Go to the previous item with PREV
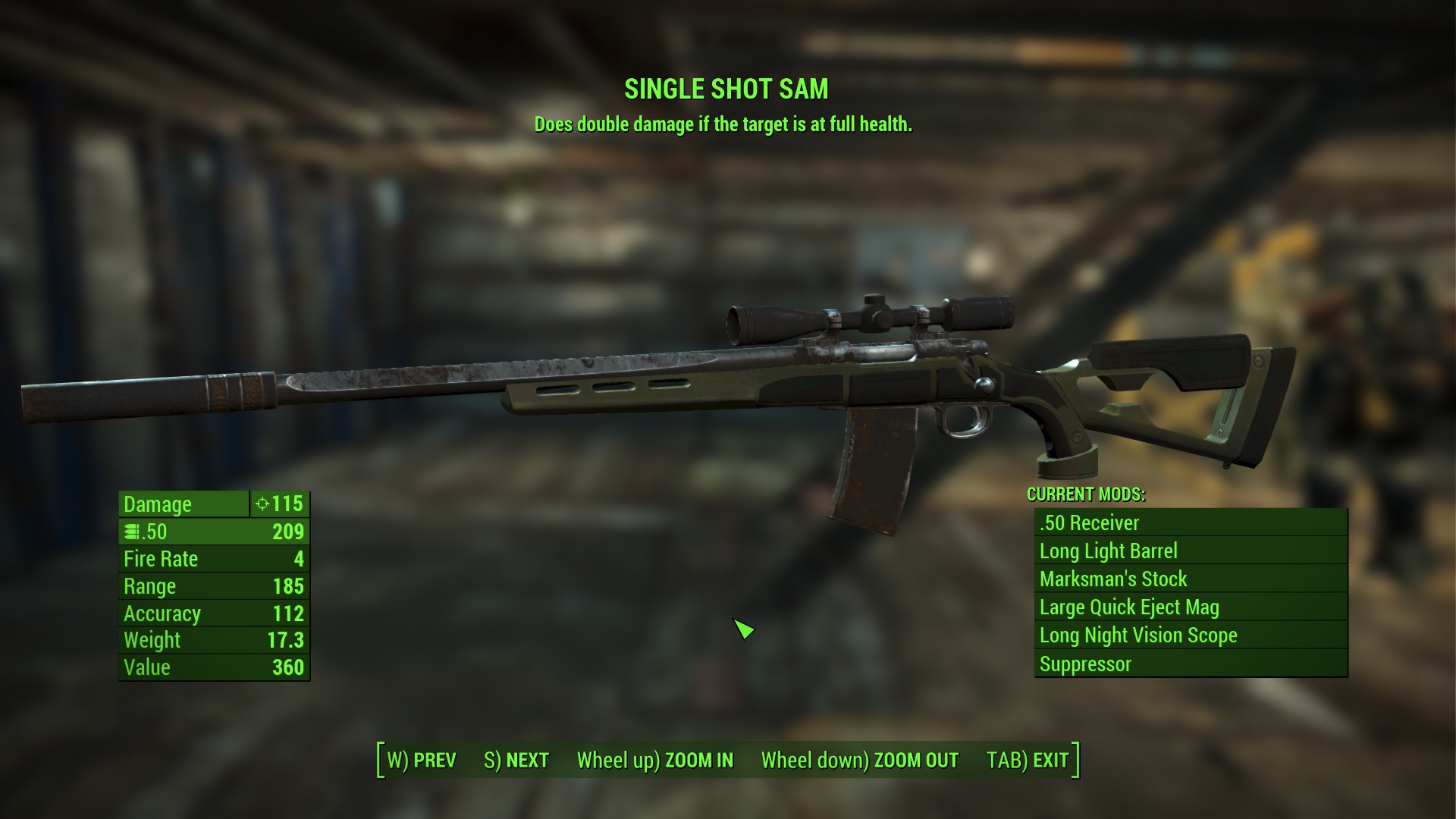 [422, 760]
